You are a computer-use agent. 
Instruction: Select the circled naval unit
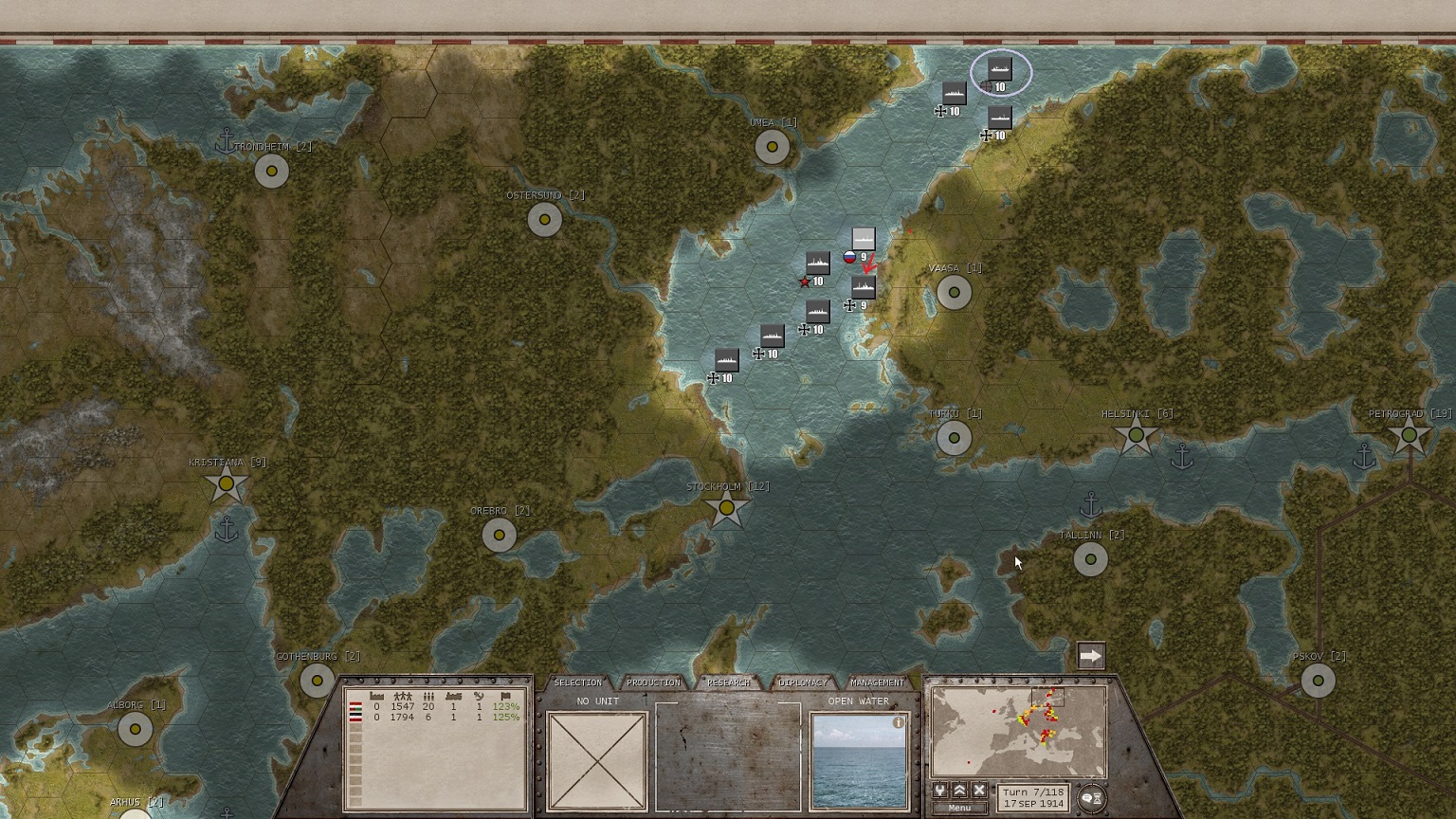[x=1000, y=69]
